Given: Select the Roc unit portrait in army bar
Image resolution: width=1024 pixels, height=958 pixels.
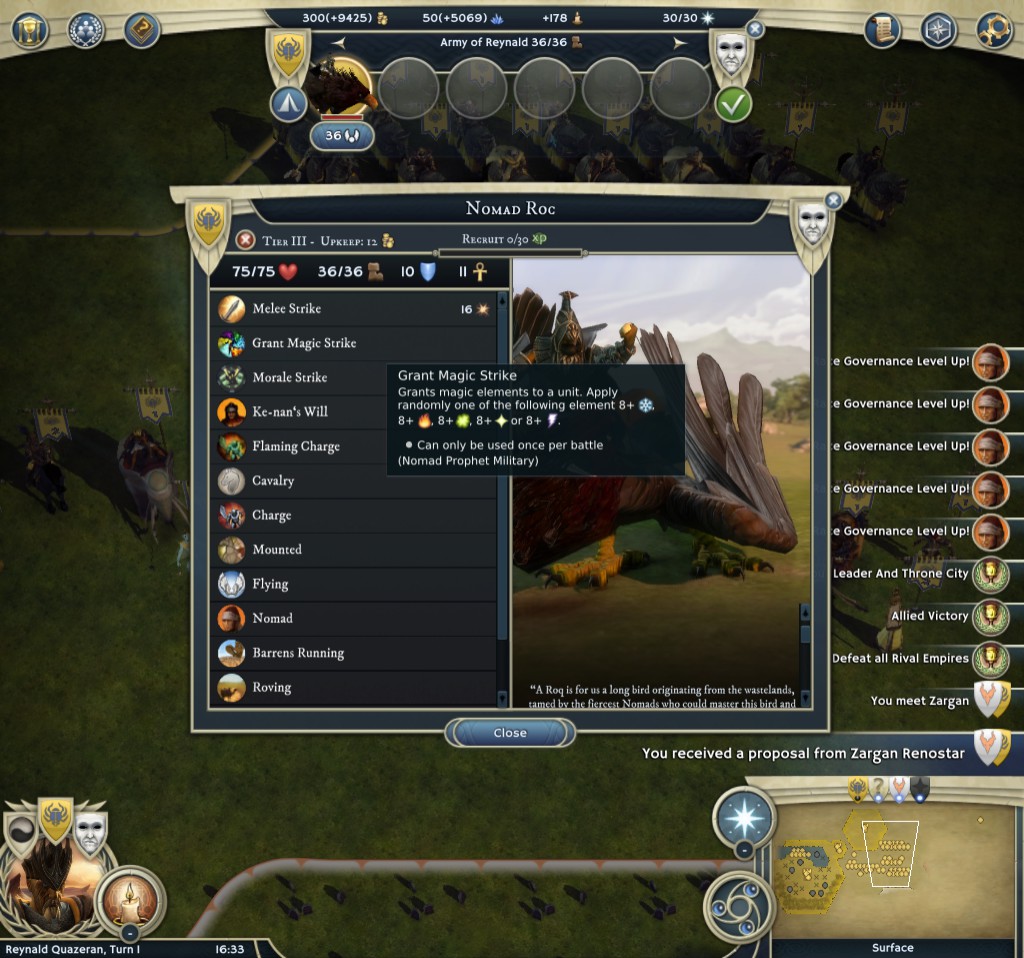Looking at the screenshot, I should point(339,87).
